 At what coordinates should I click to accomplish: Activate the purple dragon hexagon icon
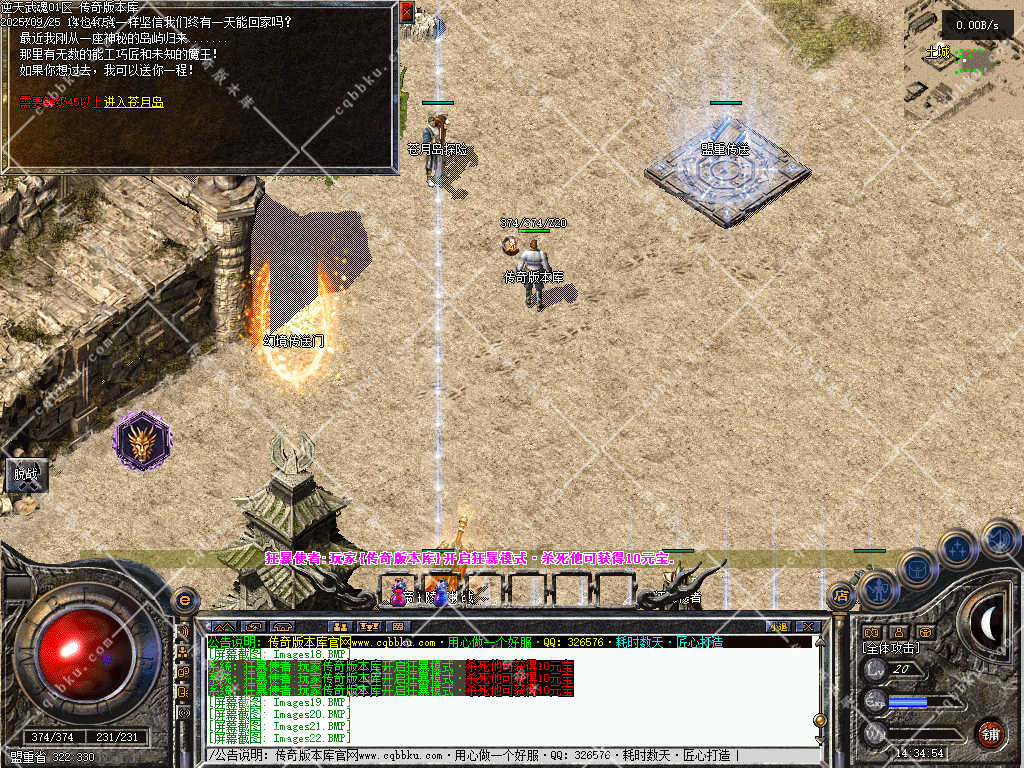142,441
